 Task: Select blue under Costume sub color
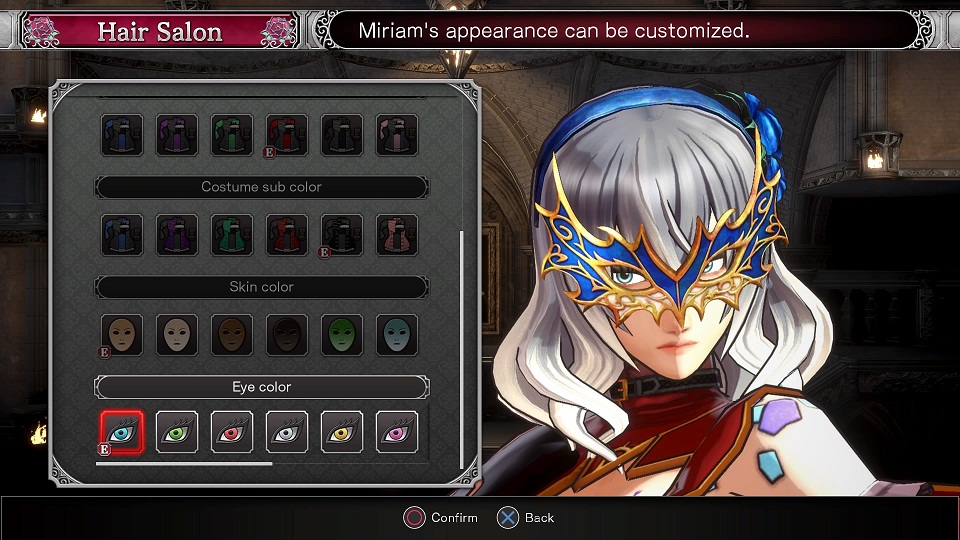122,235
